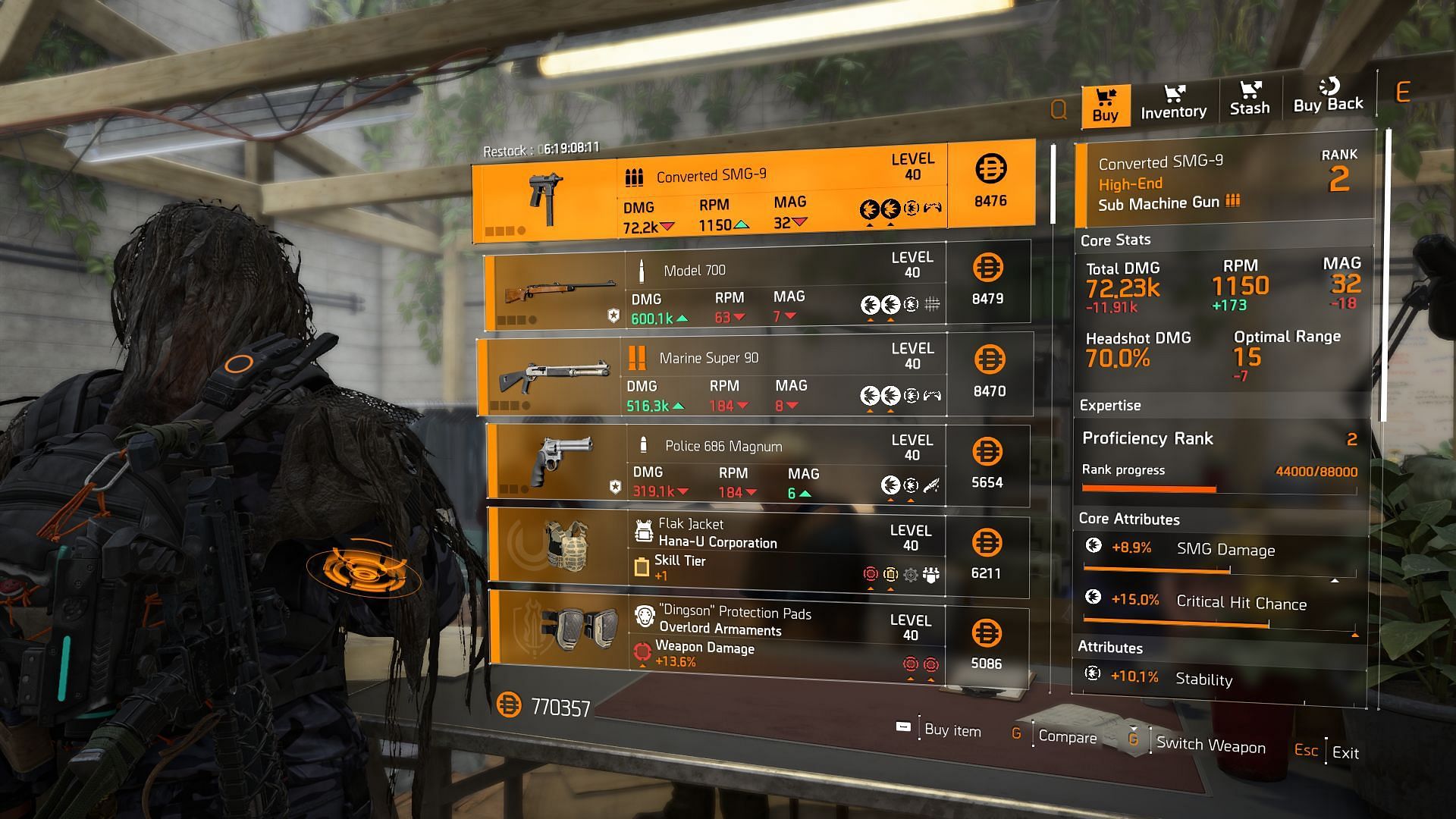Switch to the Buy tab
The height and width of the screenshot is (819, 1456).
pos(1105,105)
